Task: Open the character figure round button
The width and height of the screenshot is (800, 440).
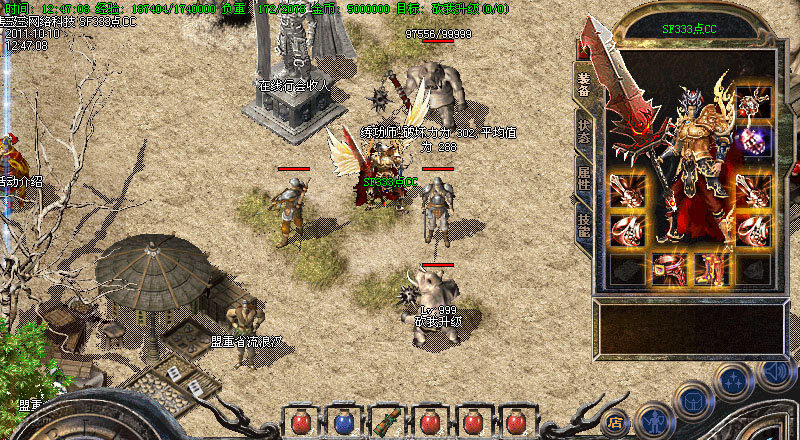Action: click(x=653, y=417)
